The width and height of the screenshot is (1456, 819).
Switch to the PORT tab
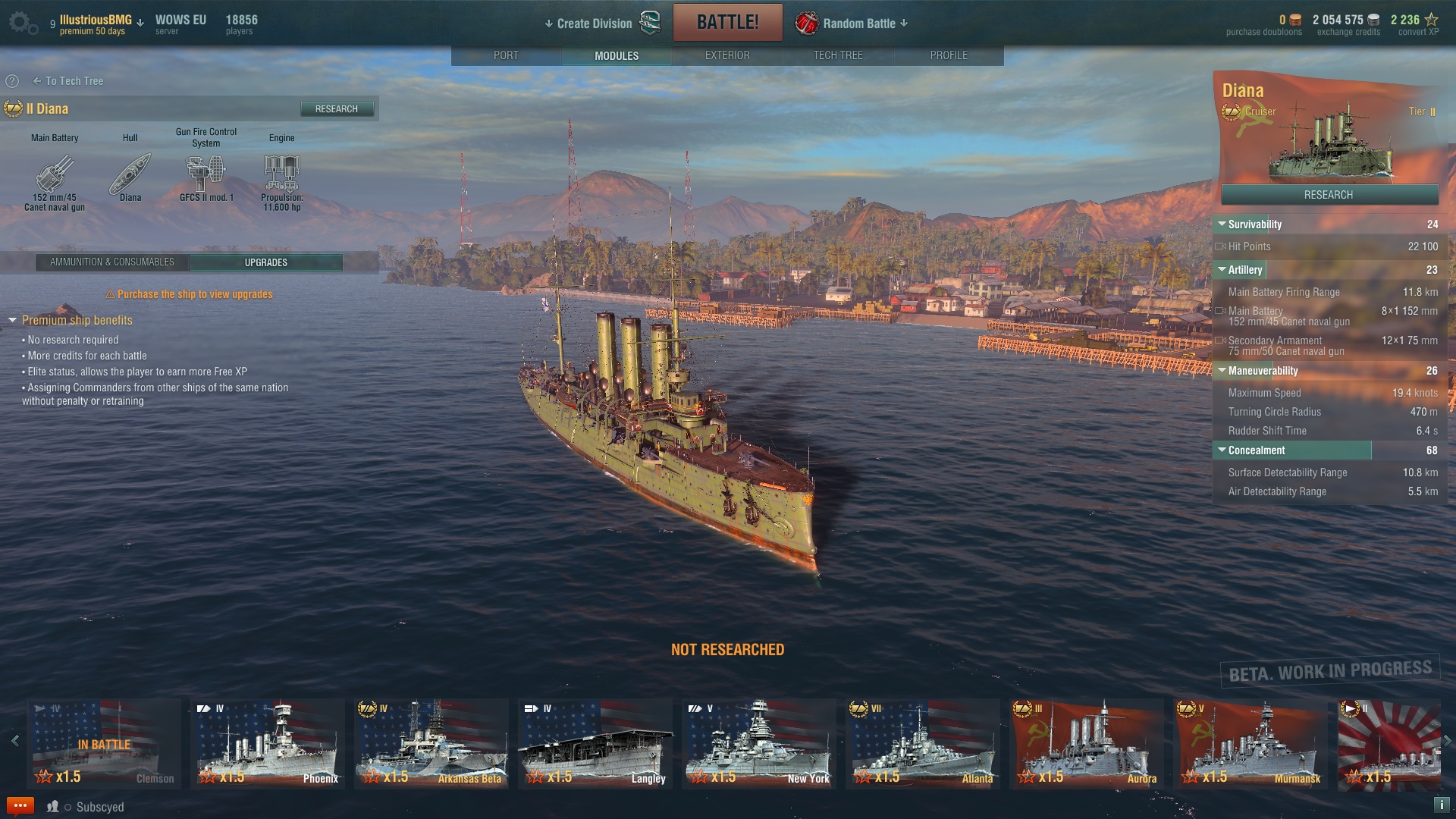point(506,55)
